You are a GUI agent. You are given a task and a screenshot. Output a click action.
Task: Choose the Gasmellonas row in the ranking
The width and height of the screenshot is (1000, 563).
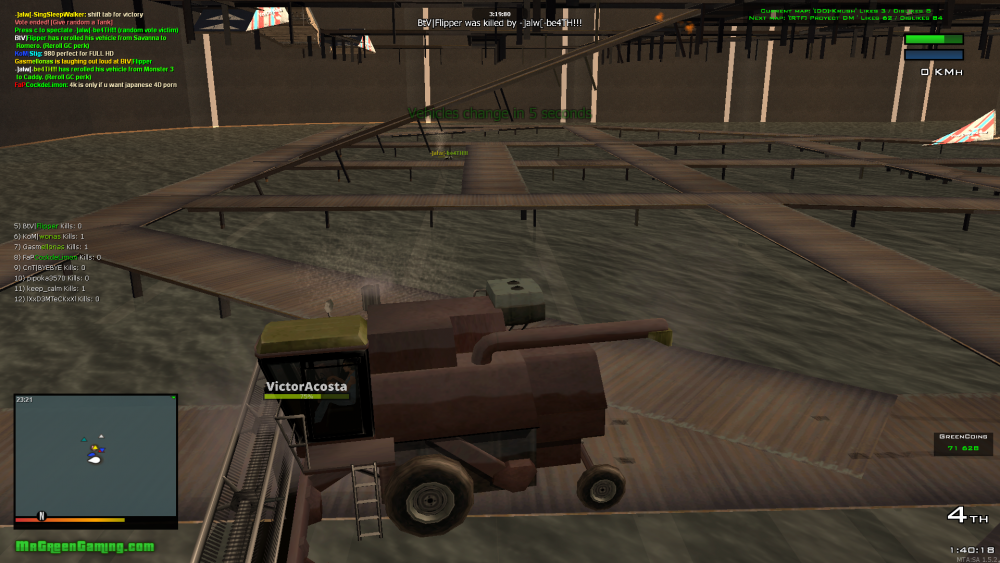coord(52,247)
